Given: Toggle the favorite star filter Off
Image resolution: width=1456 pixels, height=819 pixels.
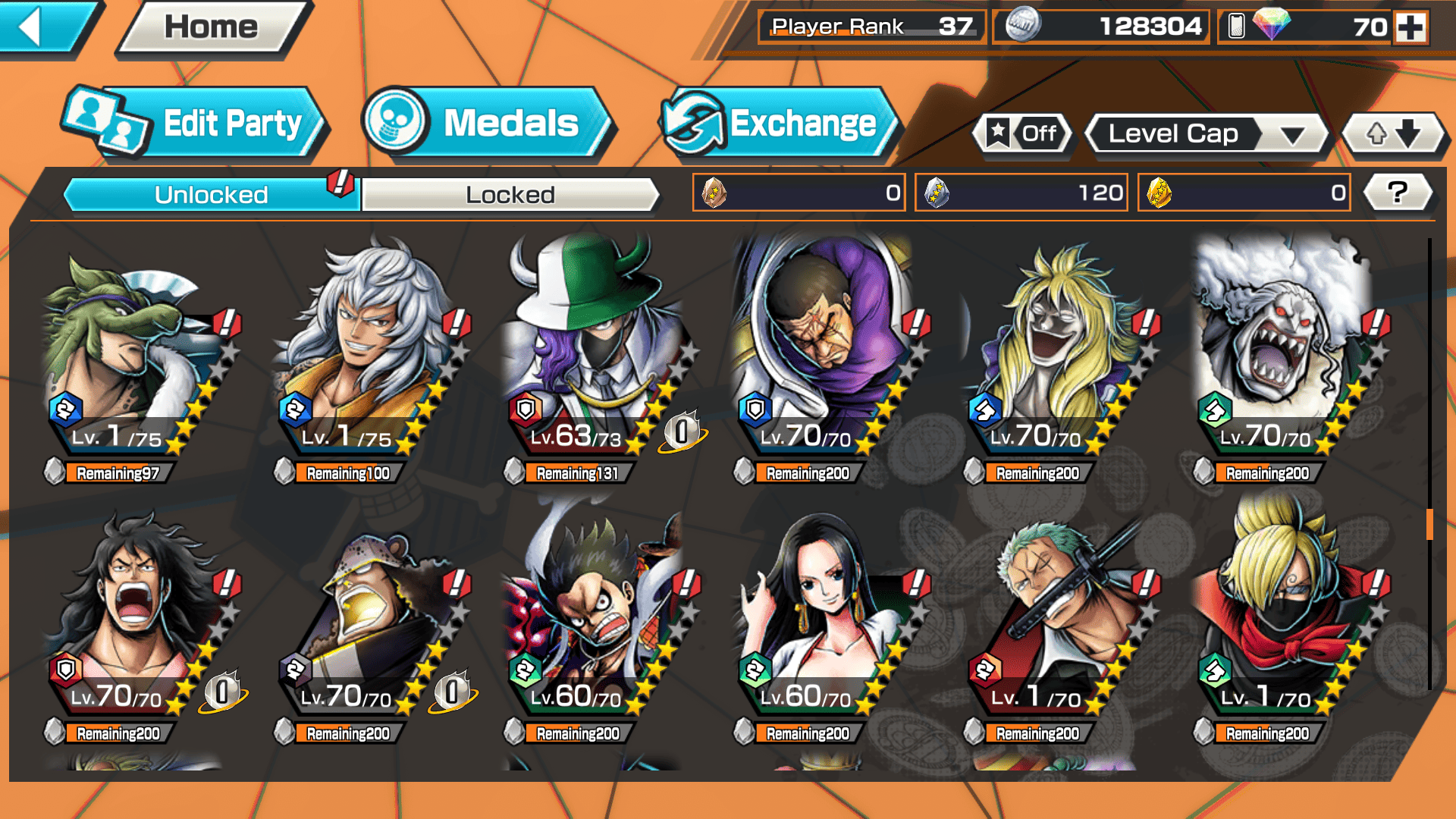Looking at the screenshot, I should (1023, 134).
